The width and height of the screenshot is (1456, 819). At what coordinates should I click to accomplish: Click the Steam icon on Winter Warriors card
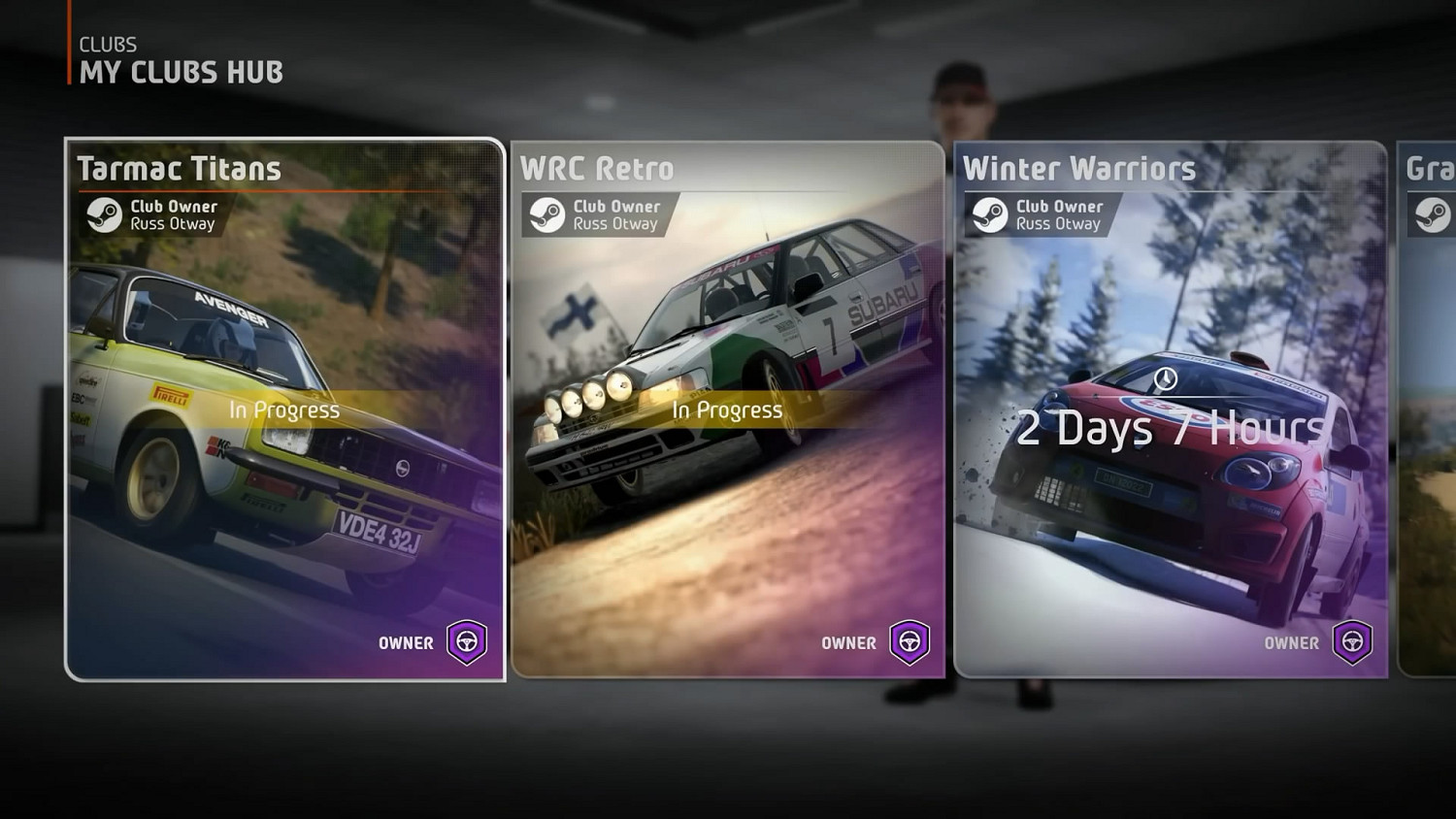click(991, 213)
